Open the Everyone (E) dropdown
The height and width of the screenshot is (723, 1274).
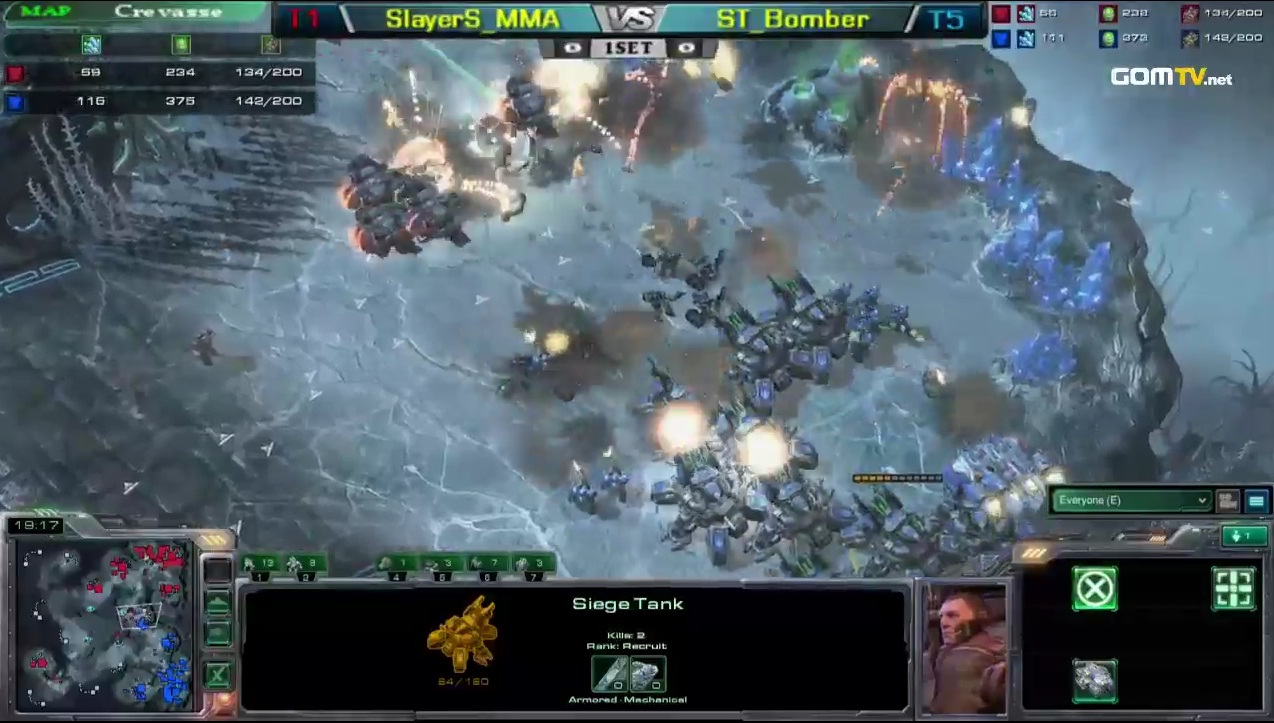pos(1130,501)
